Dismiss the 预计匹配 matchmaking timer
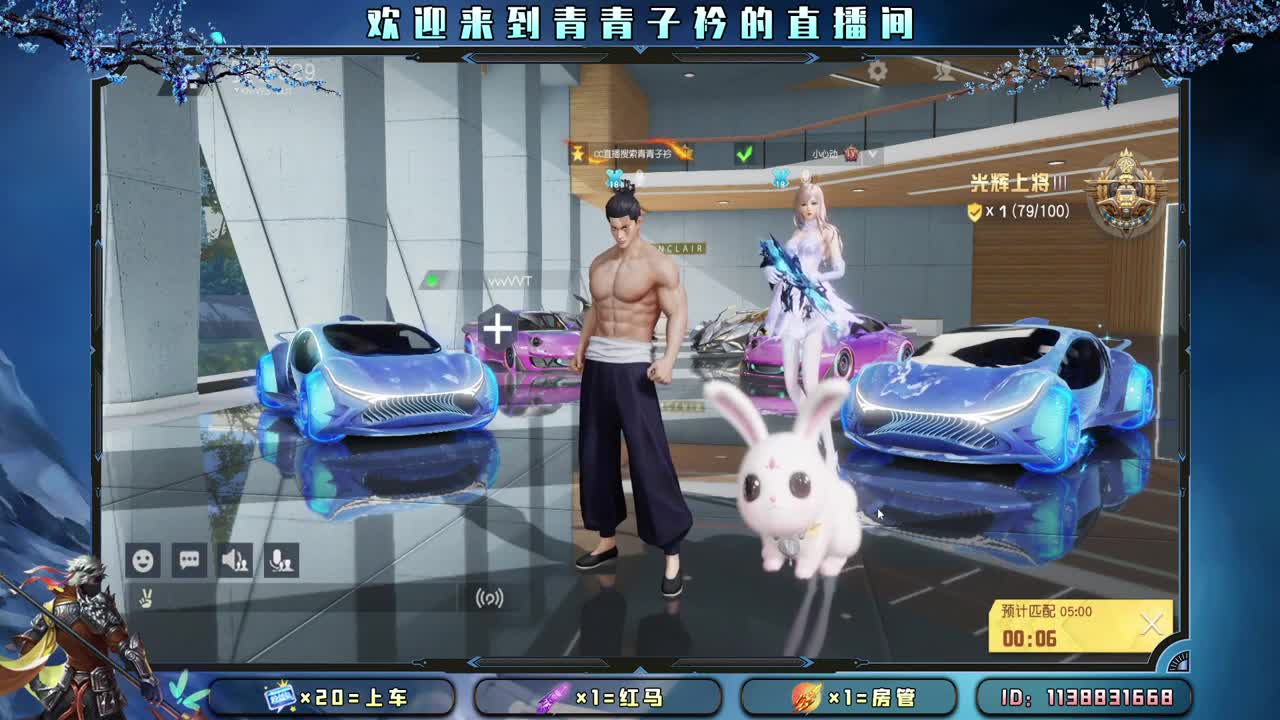This screenshot has width=1280, height=720. tap(1150, 624)
